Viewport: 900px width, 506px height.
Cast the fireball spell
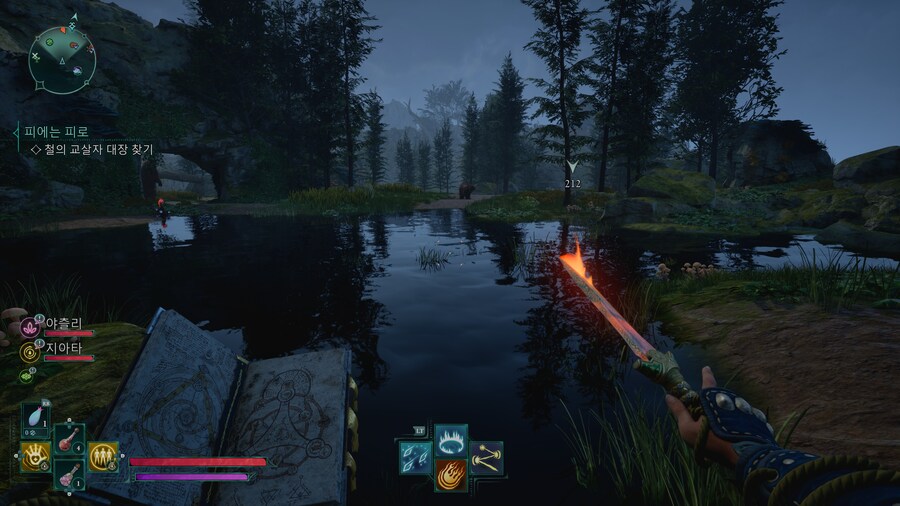(451, 474)
